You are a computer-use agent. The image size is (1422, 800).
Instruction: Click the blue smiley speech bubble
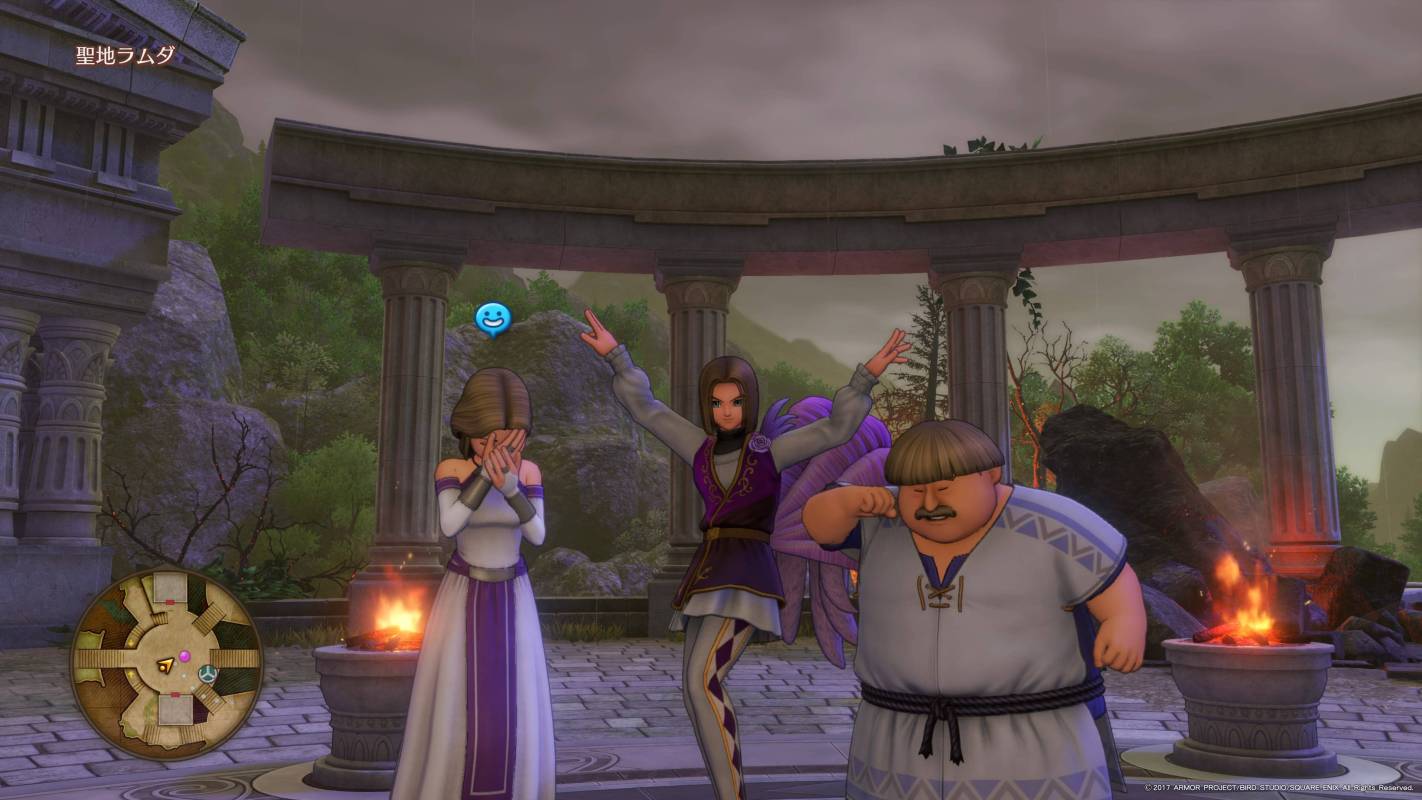[492, 320]
